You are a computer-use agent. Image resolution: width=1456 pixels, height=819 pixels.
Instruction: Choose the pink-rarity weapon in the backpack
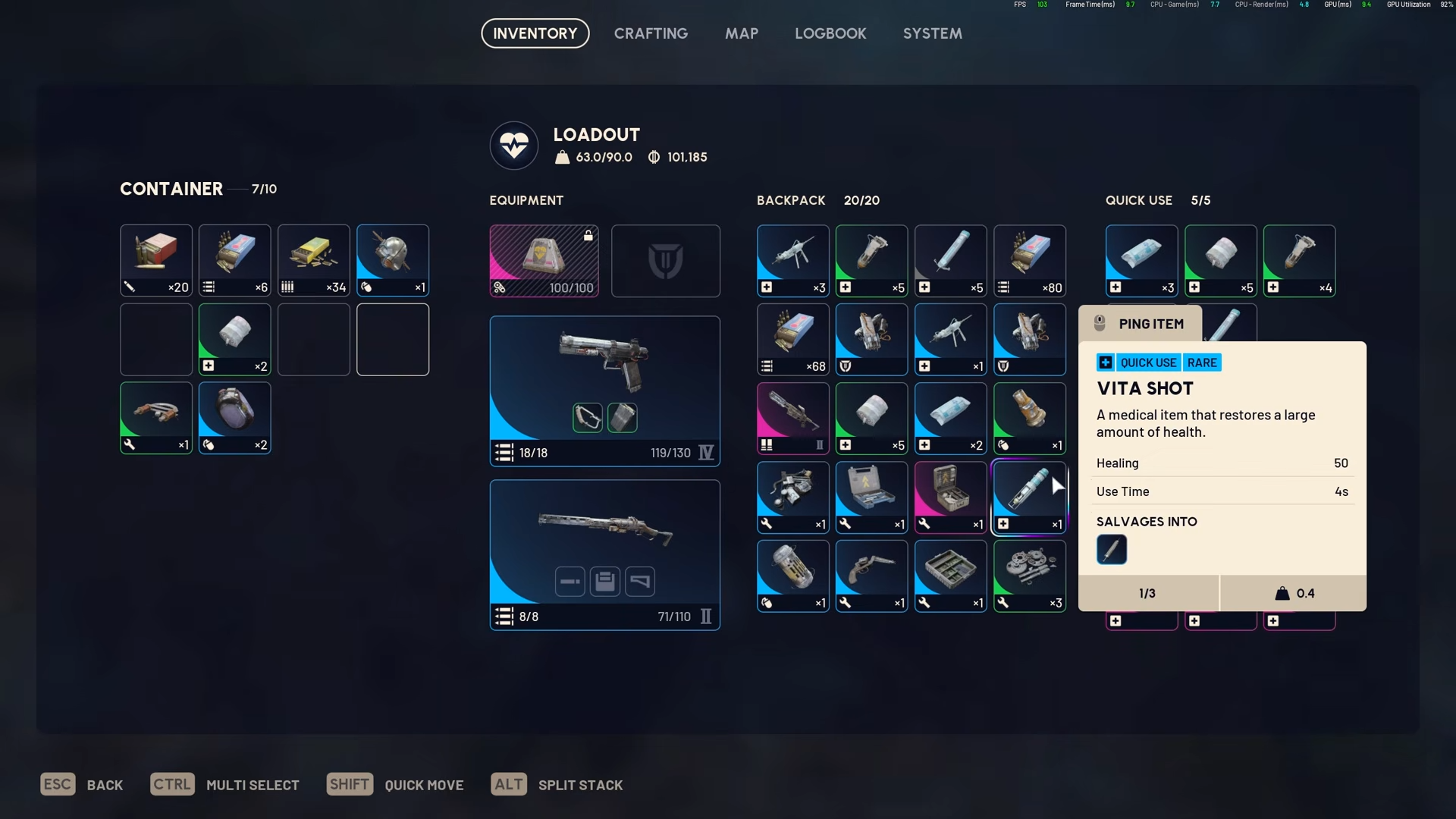[x=792, y=418]
